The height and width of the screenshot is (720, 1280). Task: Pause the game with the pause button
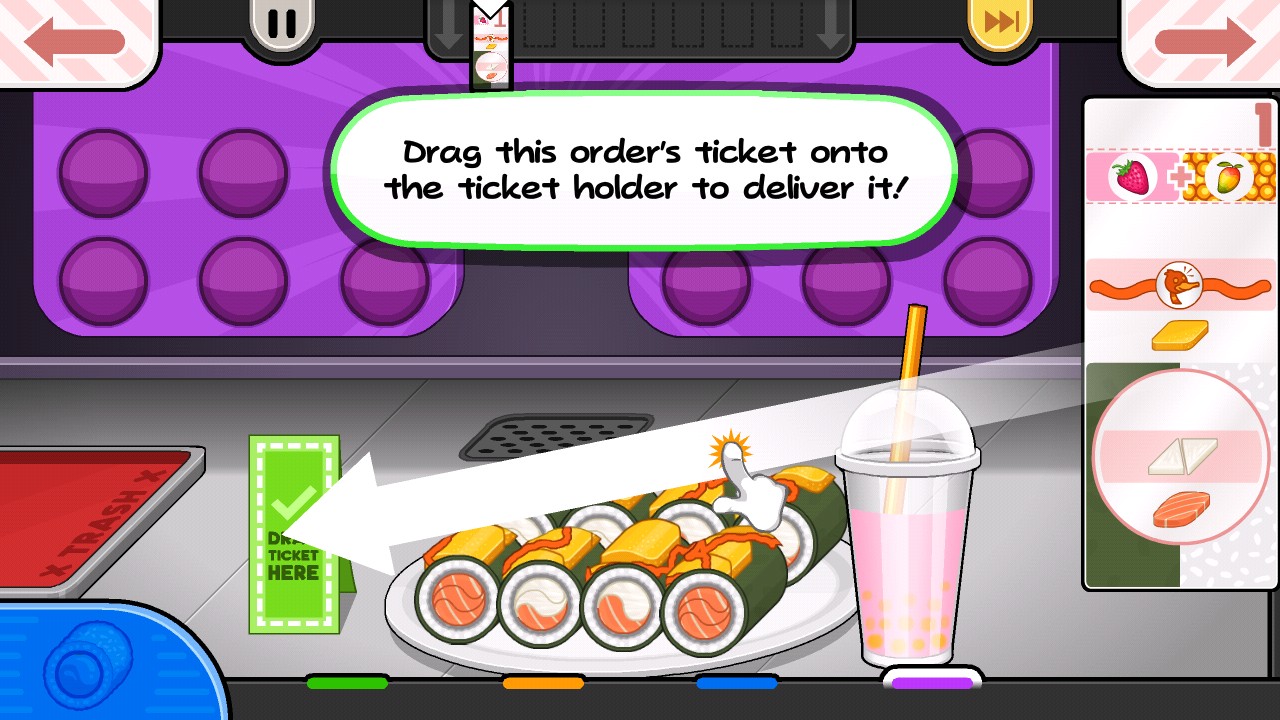tap(281, 24)
